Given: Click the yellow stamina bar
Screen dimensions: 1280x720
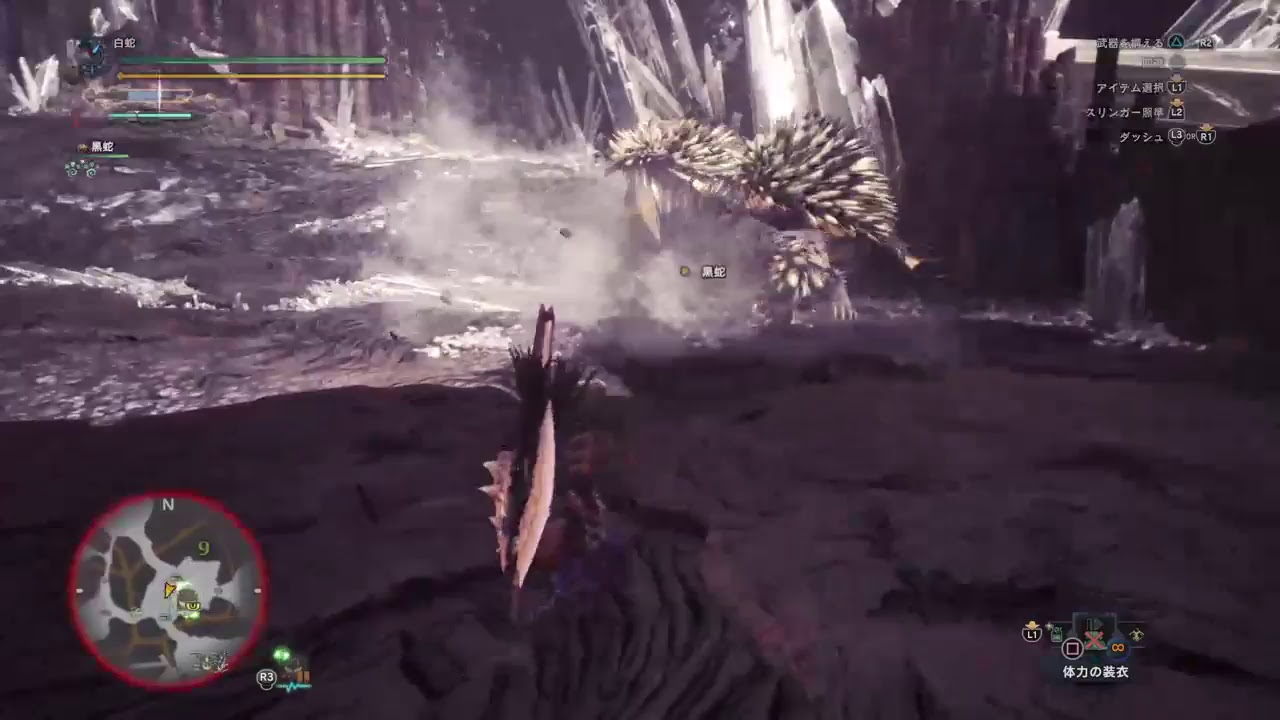Looking at the screenshot, I should 250,75.
